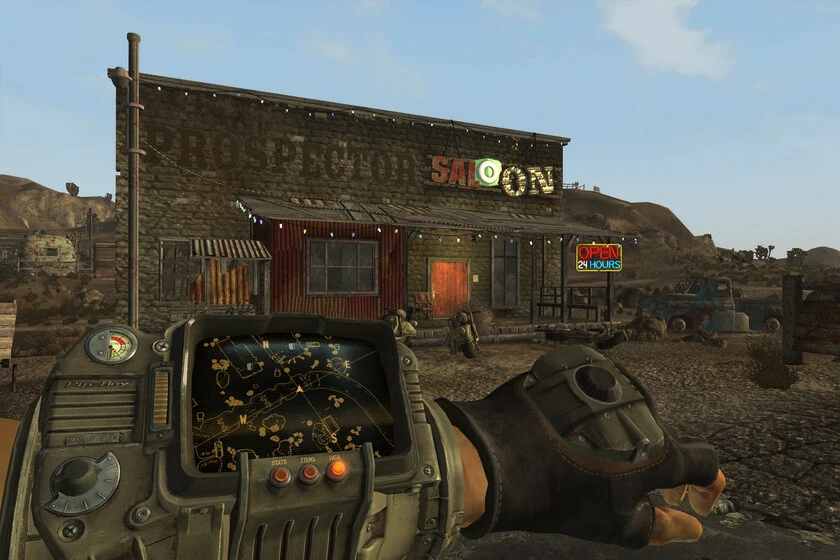The height and width of the screenshot is (560, 840).
Task: Switch to the Pip-Boy ITEMS section
Action: [x=309, y=473]
